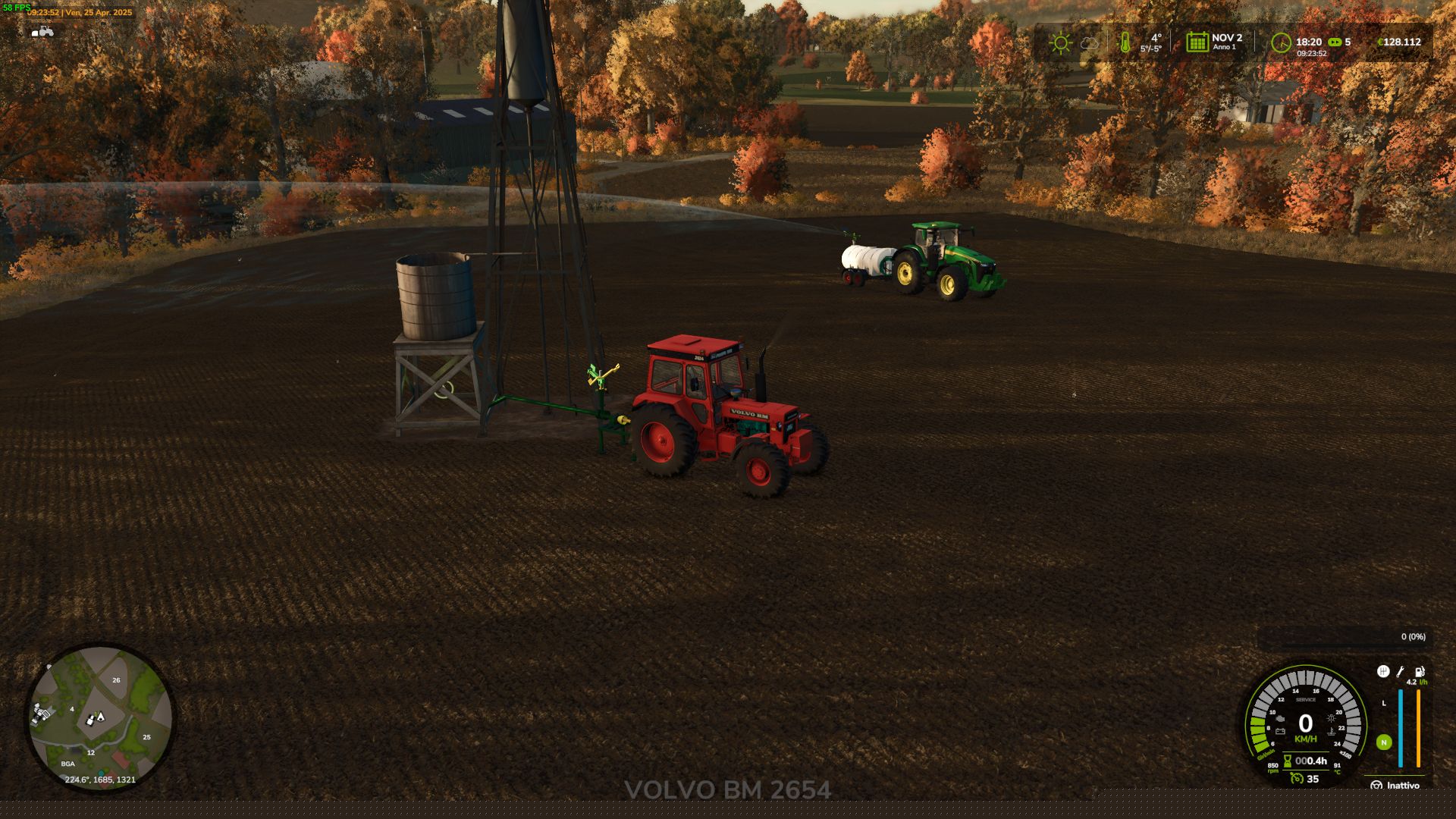Click the gear shifter icon
This screenshot has width=1456, height=819.
1383,672
